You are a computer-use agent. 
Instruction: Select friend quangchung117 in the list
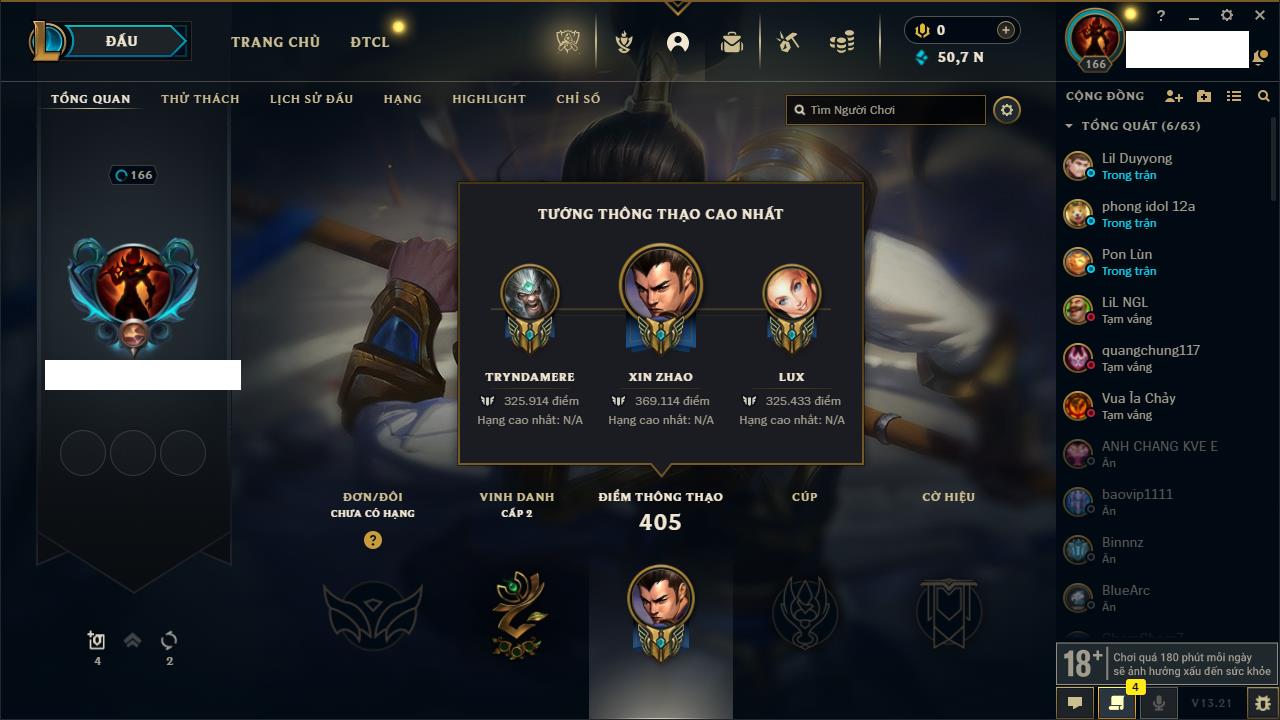(x=1150, y=358)
